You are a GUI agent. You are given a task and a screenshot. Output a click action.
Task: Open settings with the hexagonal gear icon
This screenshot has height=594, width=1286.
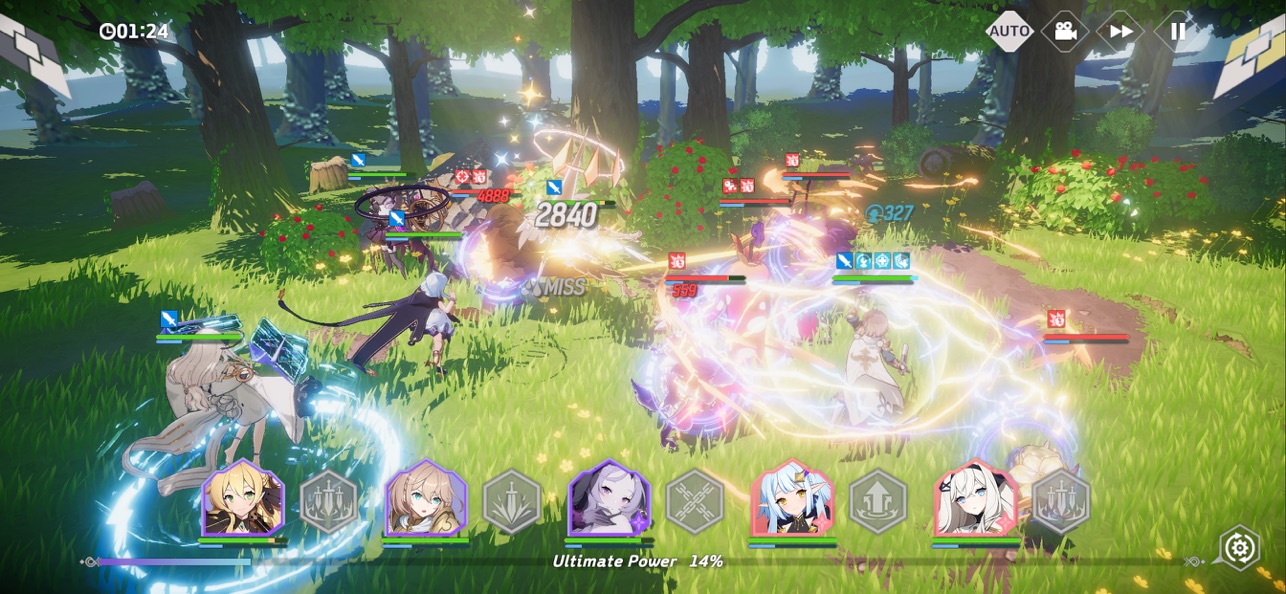(1240, 548)
